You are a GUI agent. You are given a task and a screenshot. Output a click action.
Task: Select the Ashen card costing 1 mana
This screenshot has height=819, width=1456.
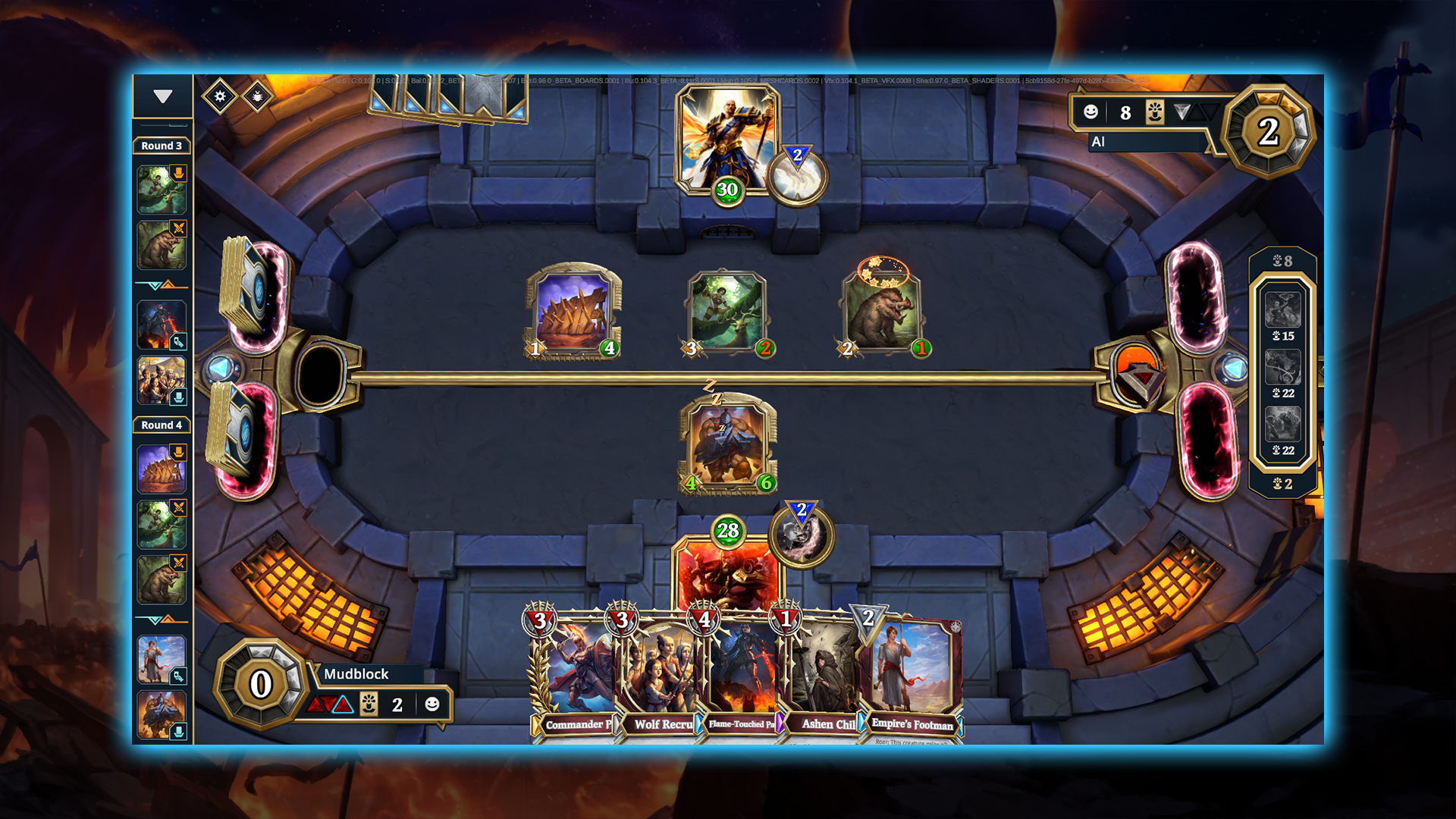click(x=823, y=675)
